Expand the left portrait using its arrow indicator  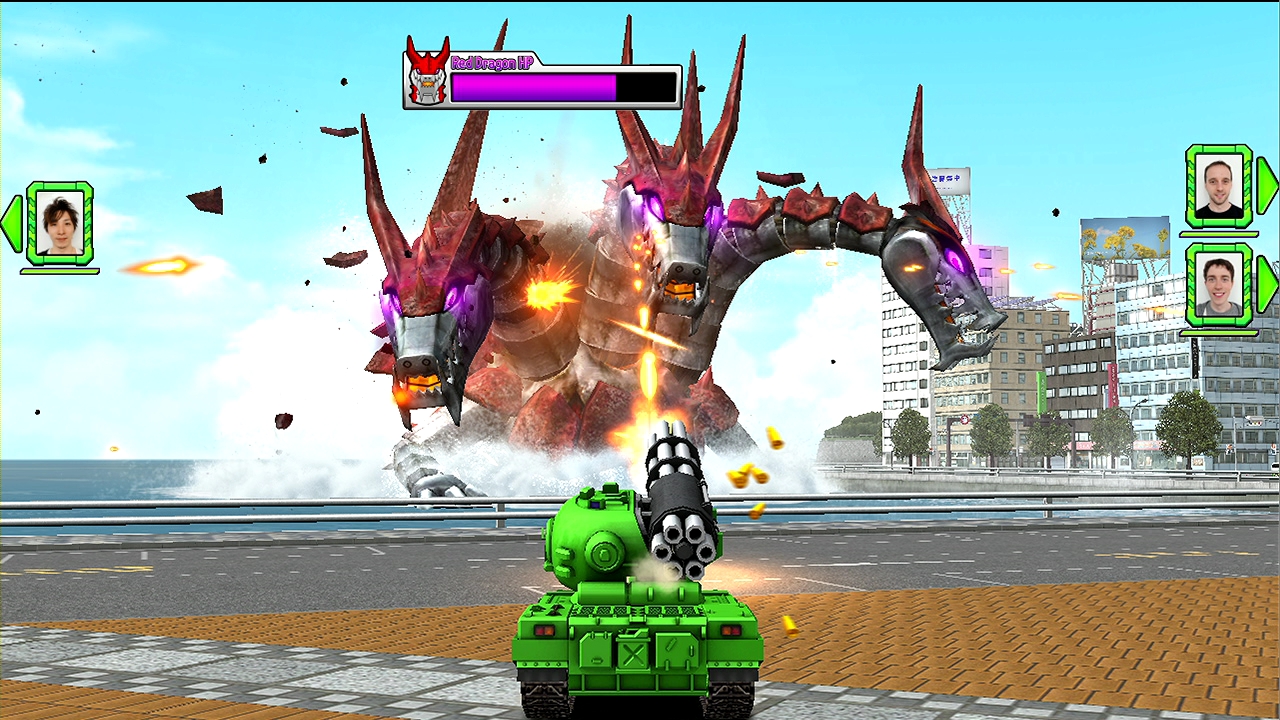[10, 224]
